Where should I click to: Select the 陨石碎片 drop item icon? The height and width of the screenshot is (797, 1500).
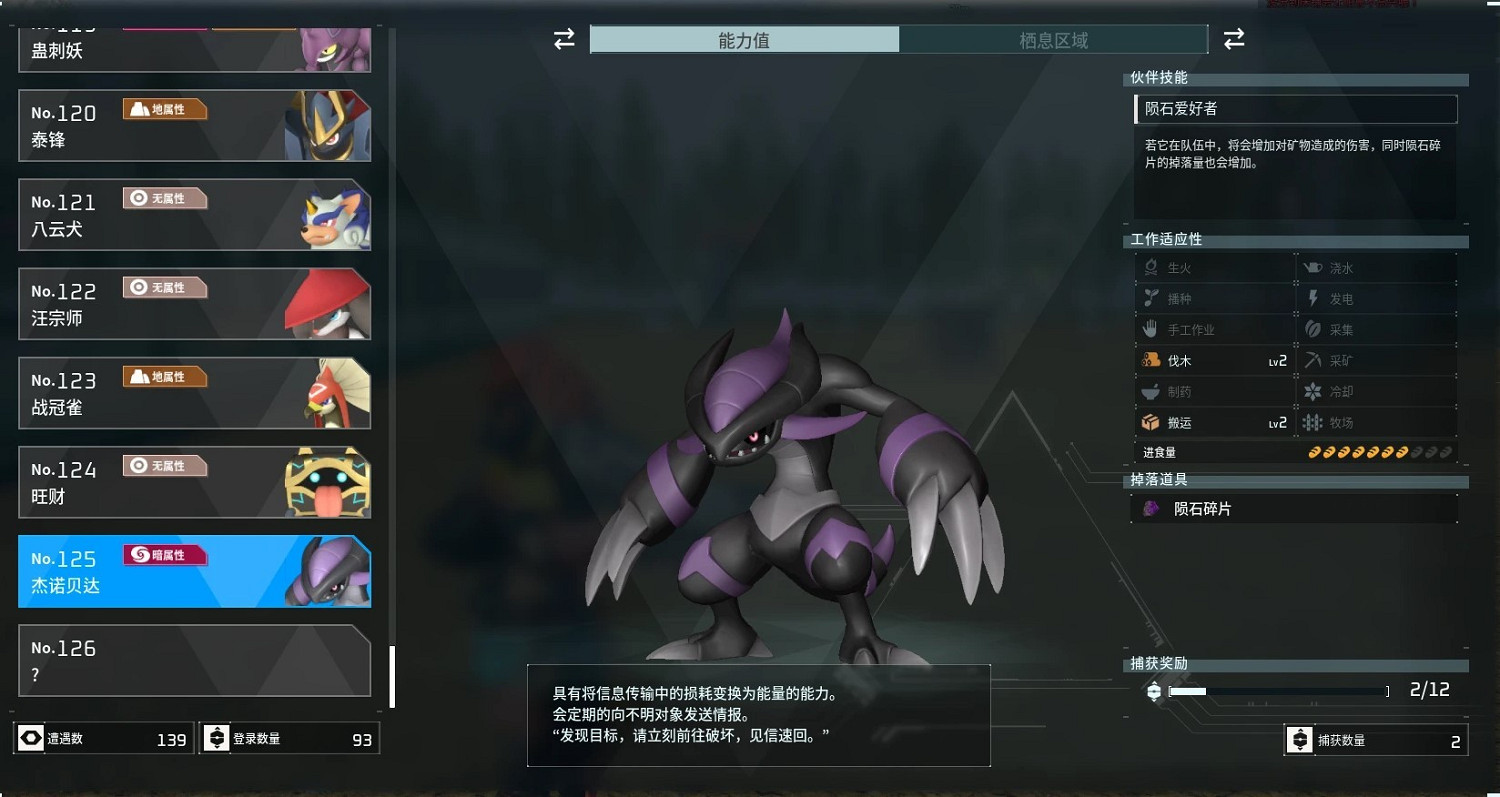pos(1150,508)
